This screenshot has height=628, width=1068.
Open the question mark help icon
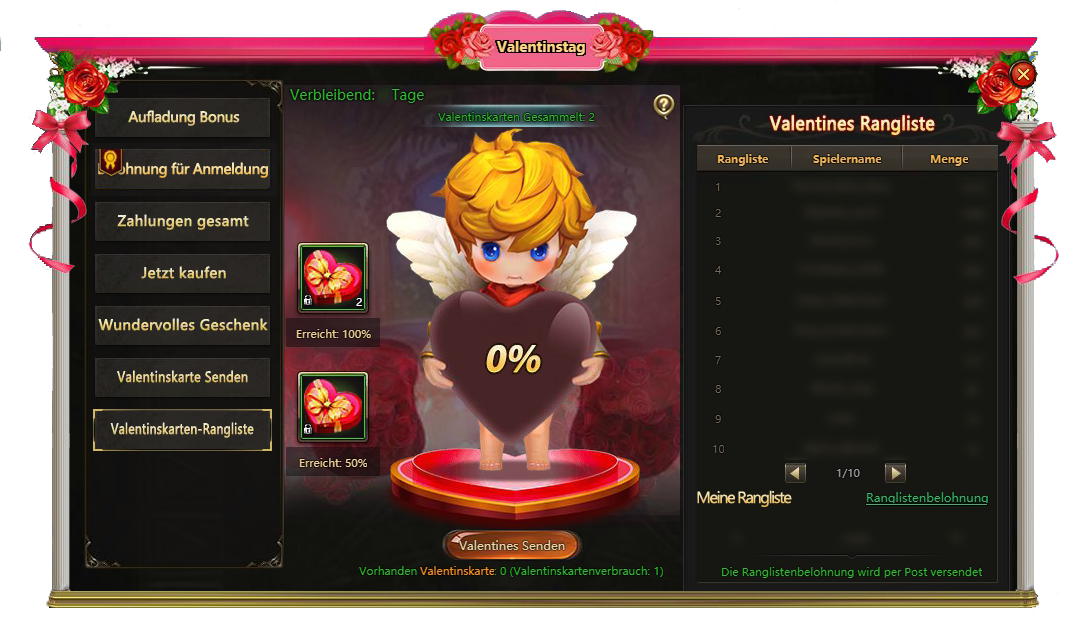click(663, 105)
